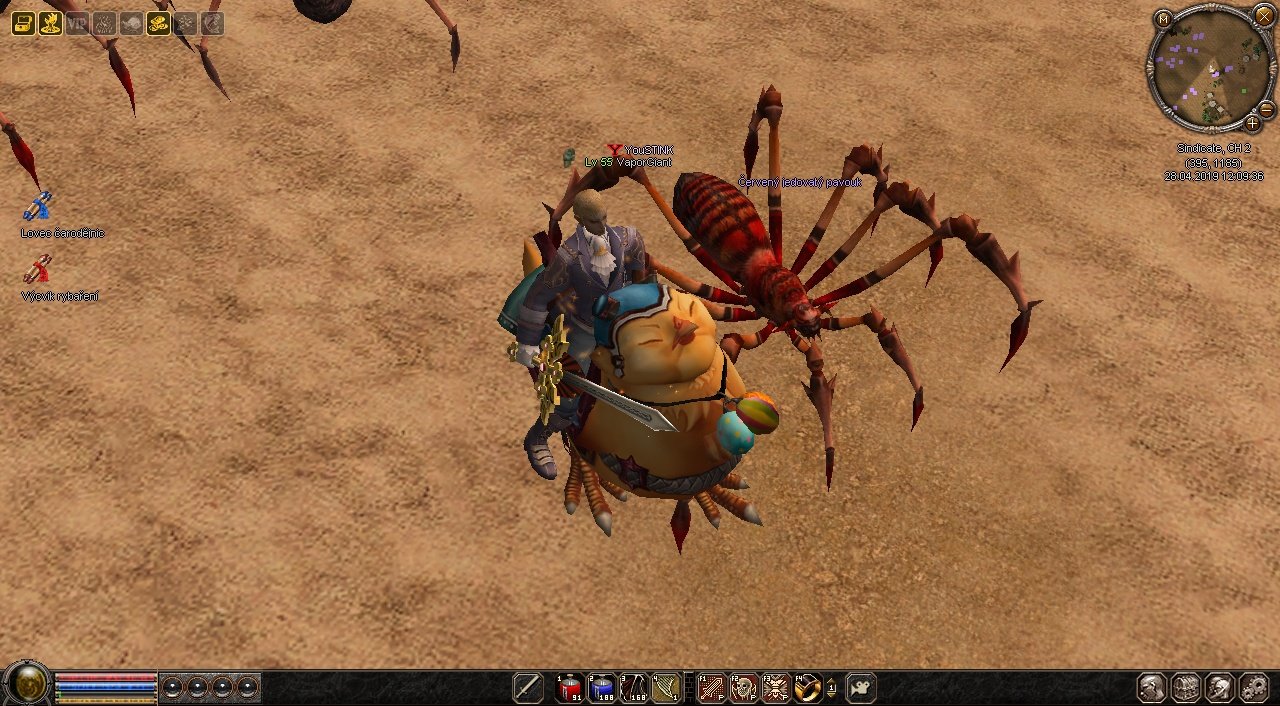Use the red health potion in slot 1
1280x706 pixels.
coord(570,688)
